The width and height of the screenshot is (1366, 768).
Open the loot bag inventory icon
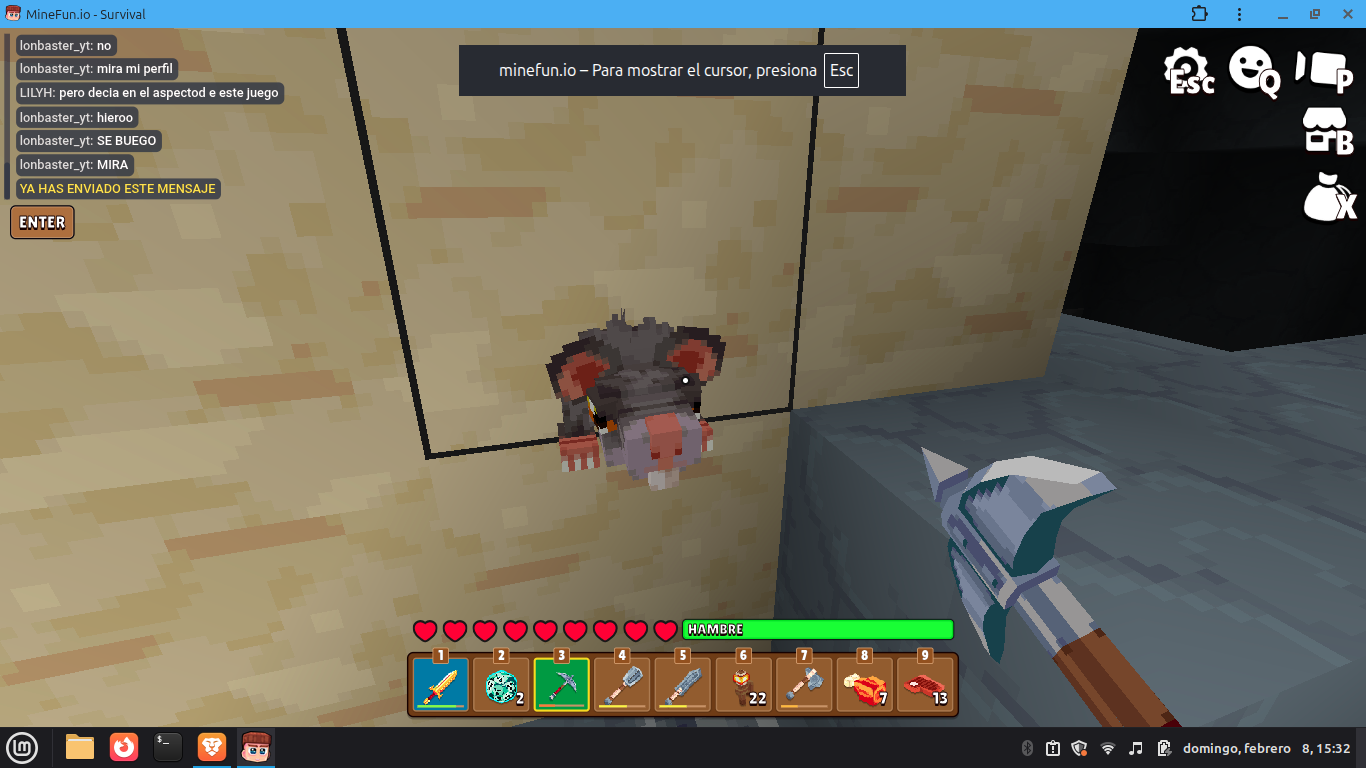point(1328,196)
